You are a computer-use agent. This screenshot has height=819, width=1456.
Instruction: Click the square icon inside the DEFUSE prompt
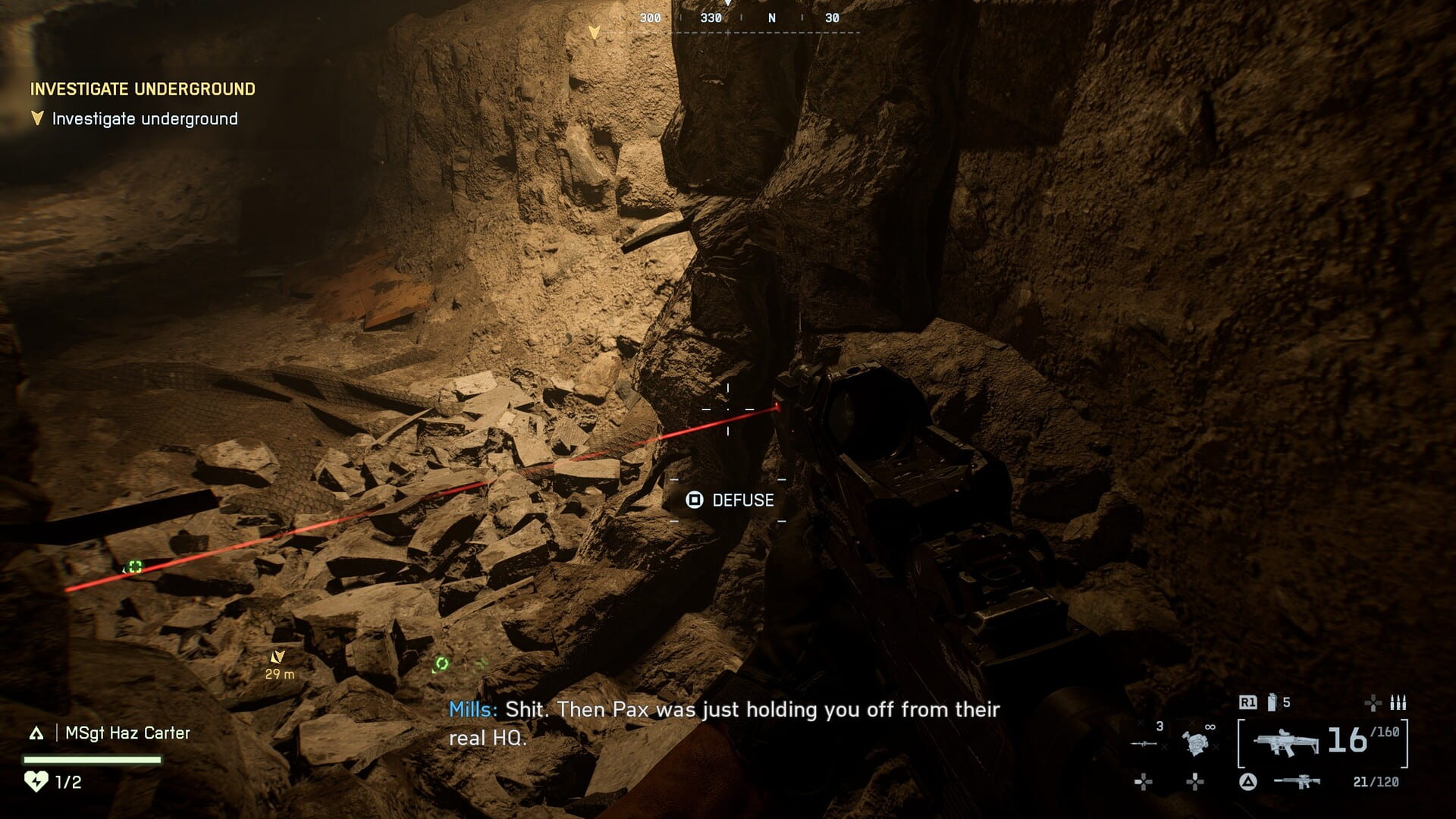(695, 500)
